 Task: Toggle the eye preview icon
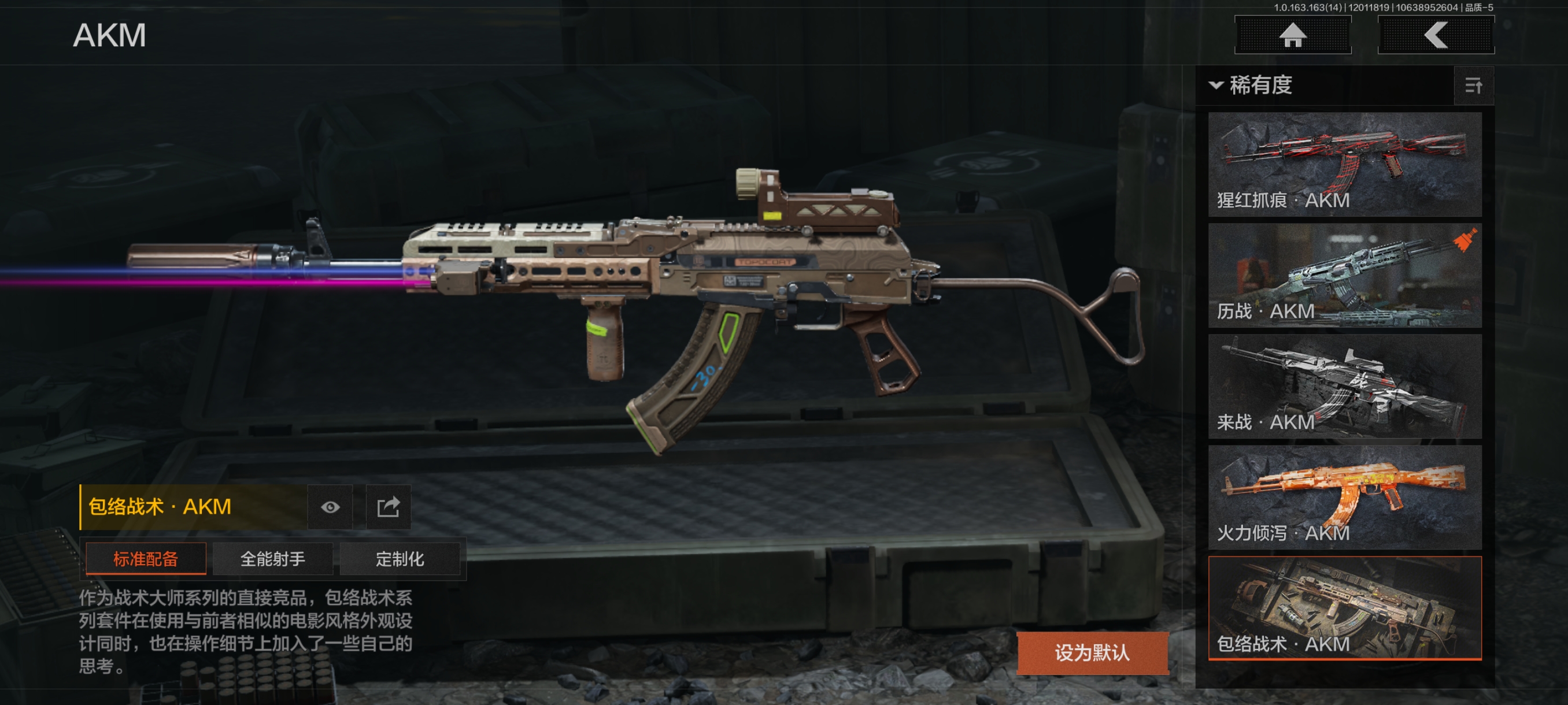pos(330,507)
